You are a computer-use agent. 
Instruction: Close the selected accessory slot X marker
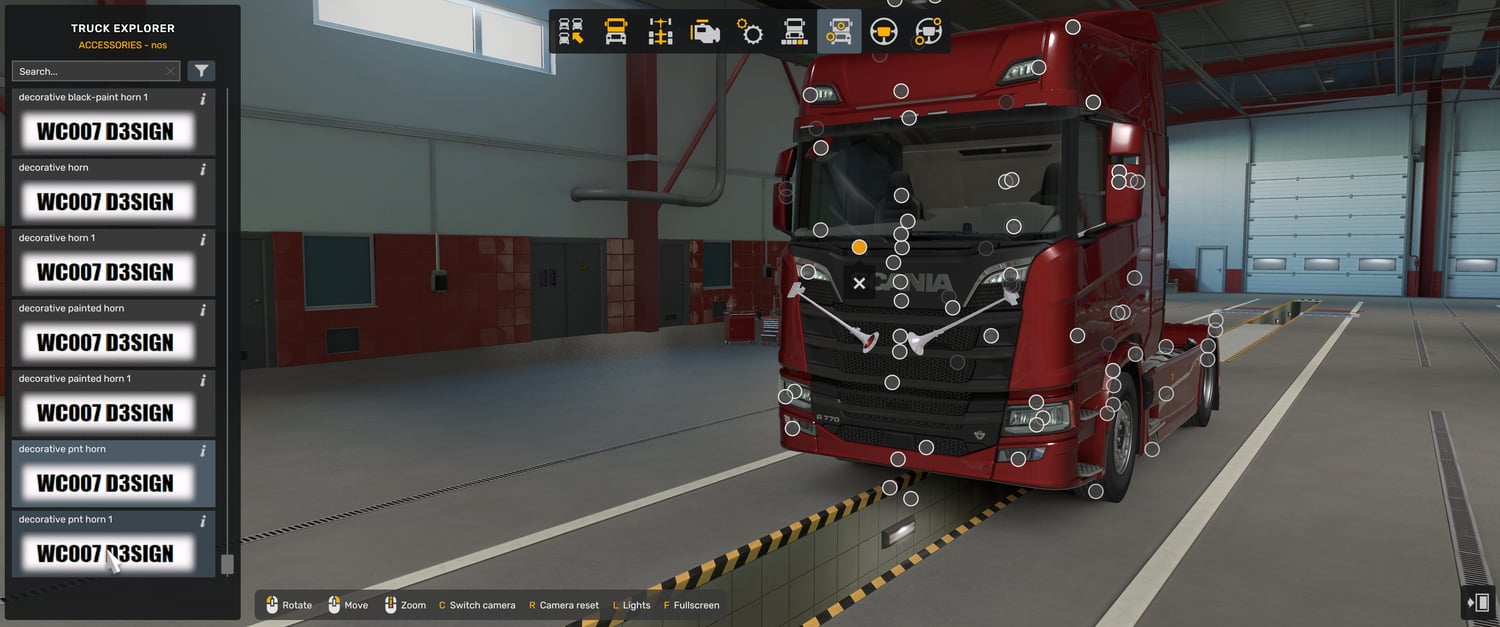click(859, 284)
